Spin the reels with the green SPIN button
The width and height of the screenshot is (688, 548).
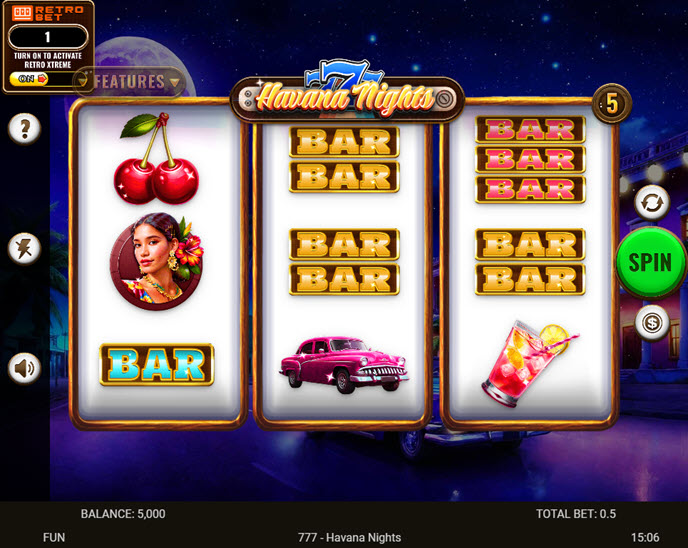[x=650, y=262]
